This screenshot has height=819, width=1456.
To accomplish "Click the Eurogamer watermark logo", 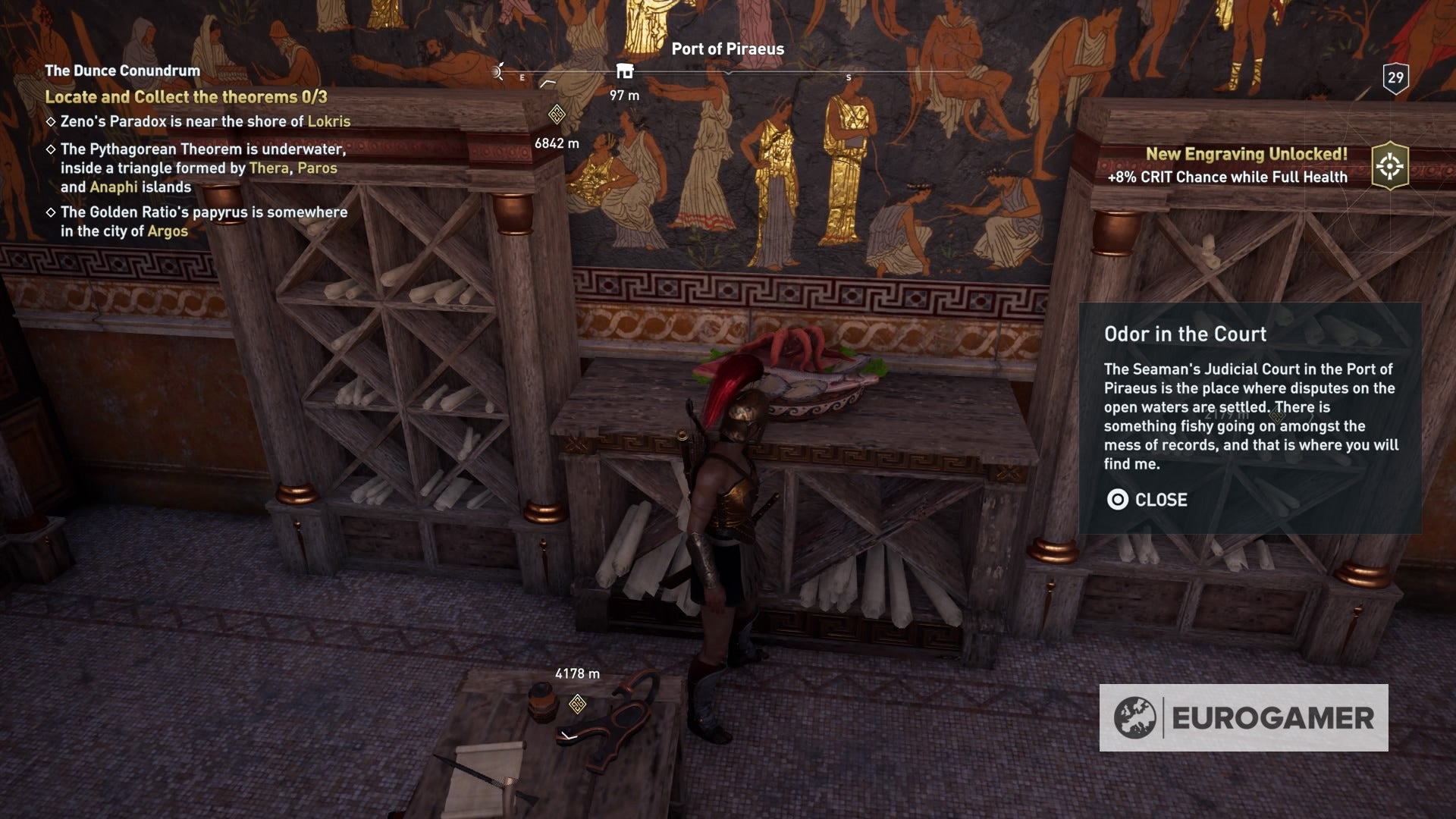I will click(x=1244, y=717).
